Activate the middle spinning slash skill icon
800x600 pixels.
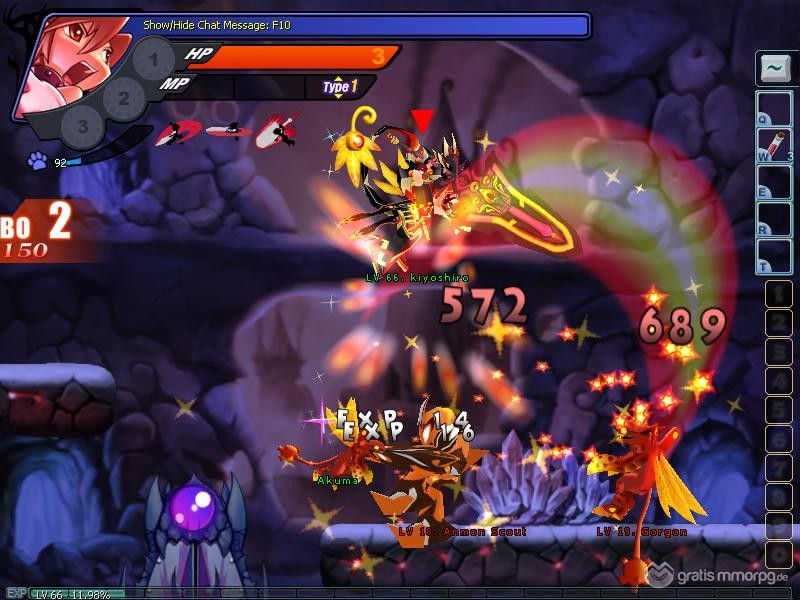tap(222, 130)
